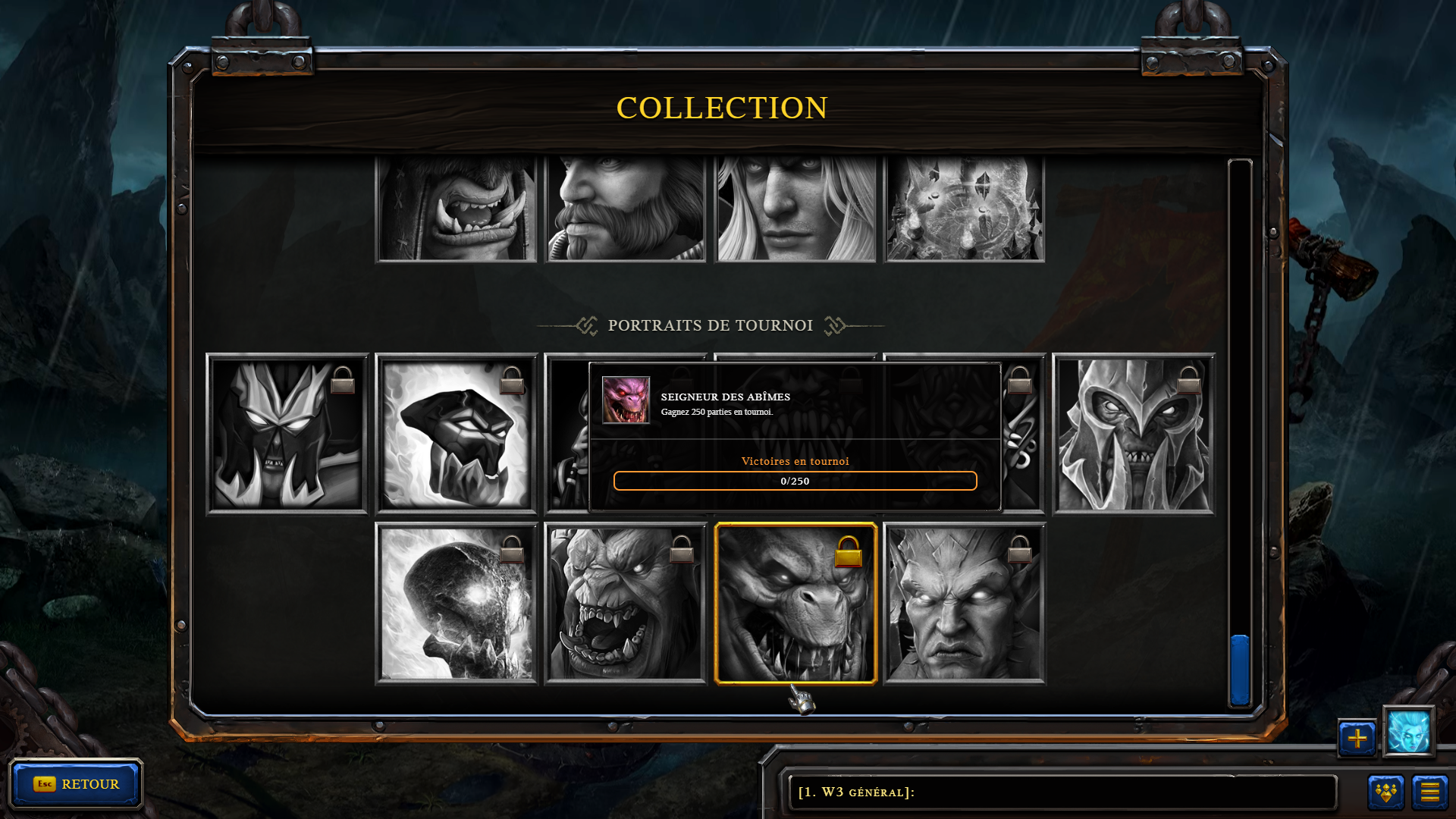
Task: Select the locked pit lord tournament portrait
Action: click(x=795, y=604)
